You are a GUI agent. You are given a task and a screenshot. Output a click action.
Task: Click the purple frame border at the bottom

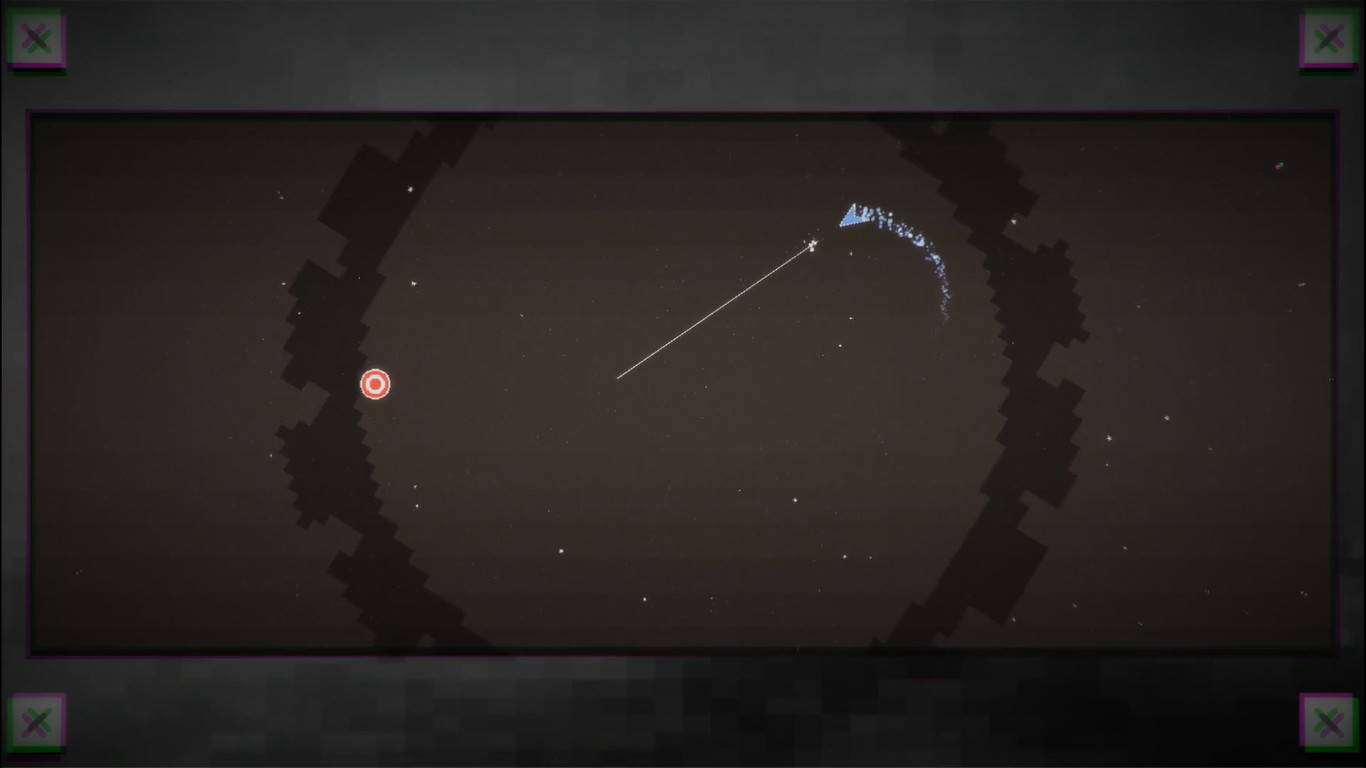[x=683, y=655]
